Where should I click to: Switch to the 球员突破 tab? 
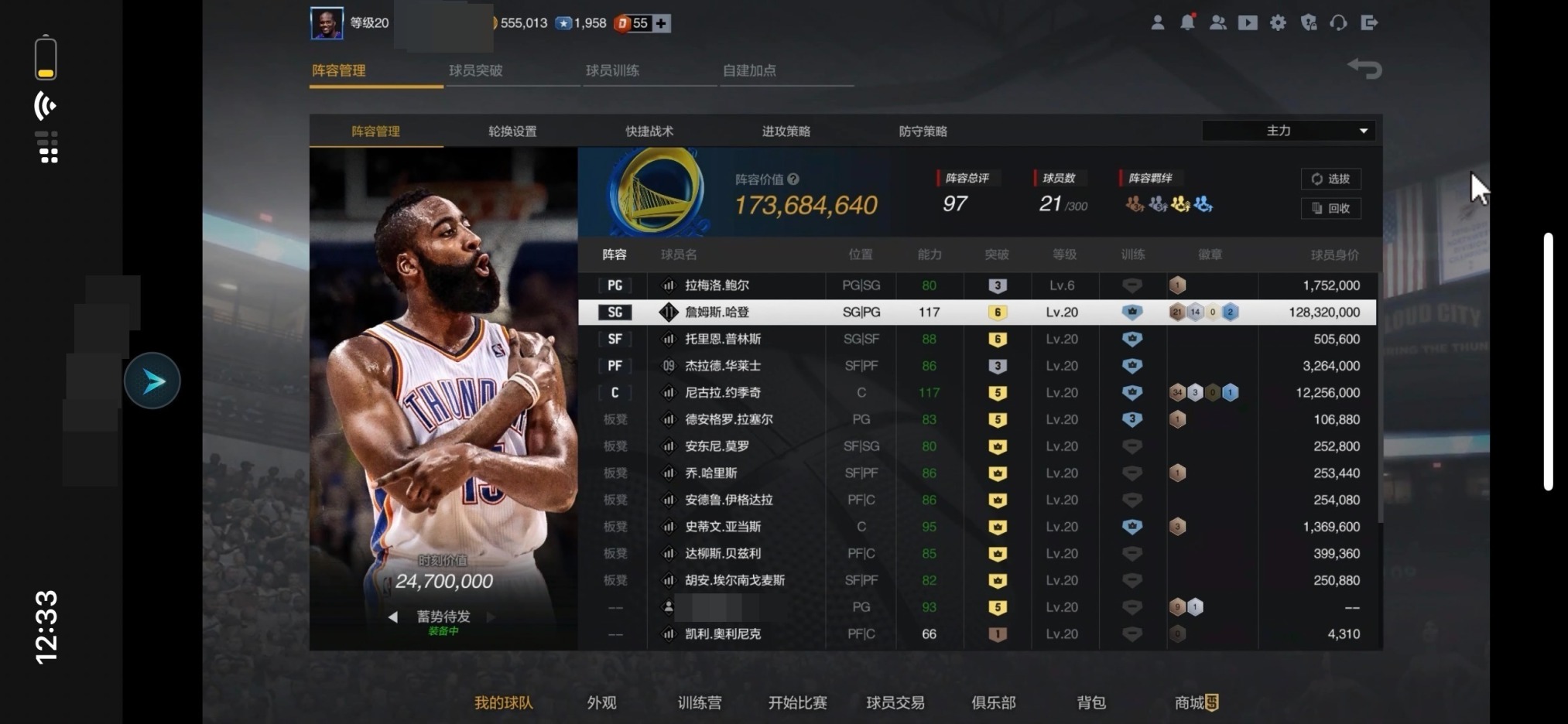click(x=475, y=70)
